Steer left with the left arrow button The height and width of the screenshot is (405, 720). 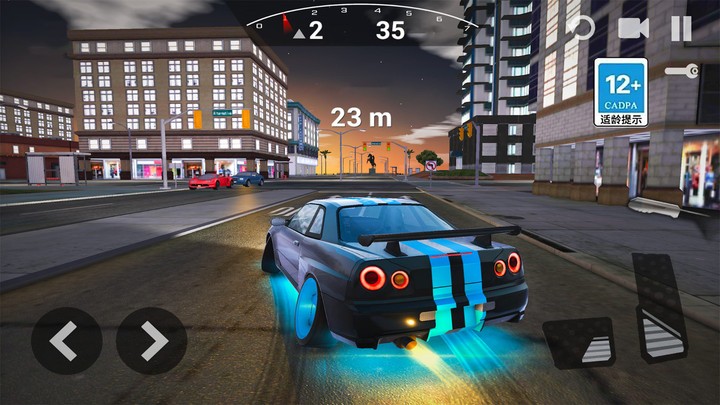point(66,341)
